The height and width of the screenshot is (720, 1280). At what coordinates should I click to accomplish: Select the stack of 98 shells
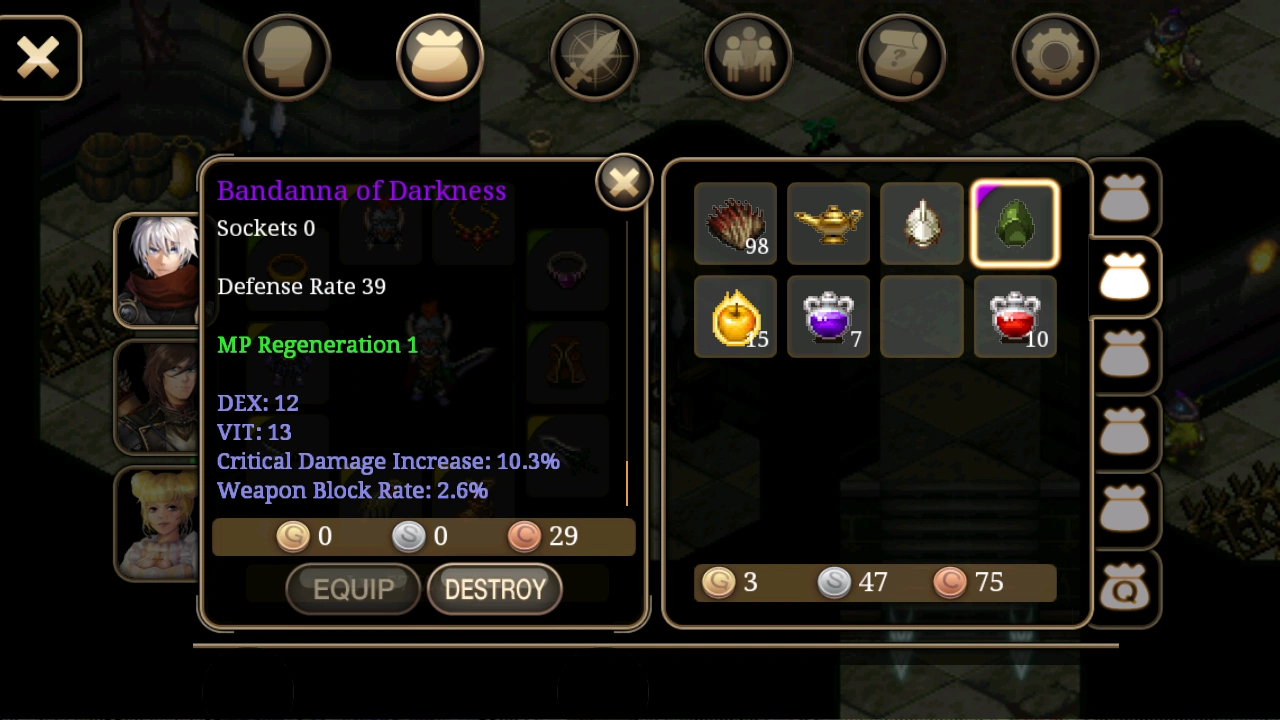[735, 223]
